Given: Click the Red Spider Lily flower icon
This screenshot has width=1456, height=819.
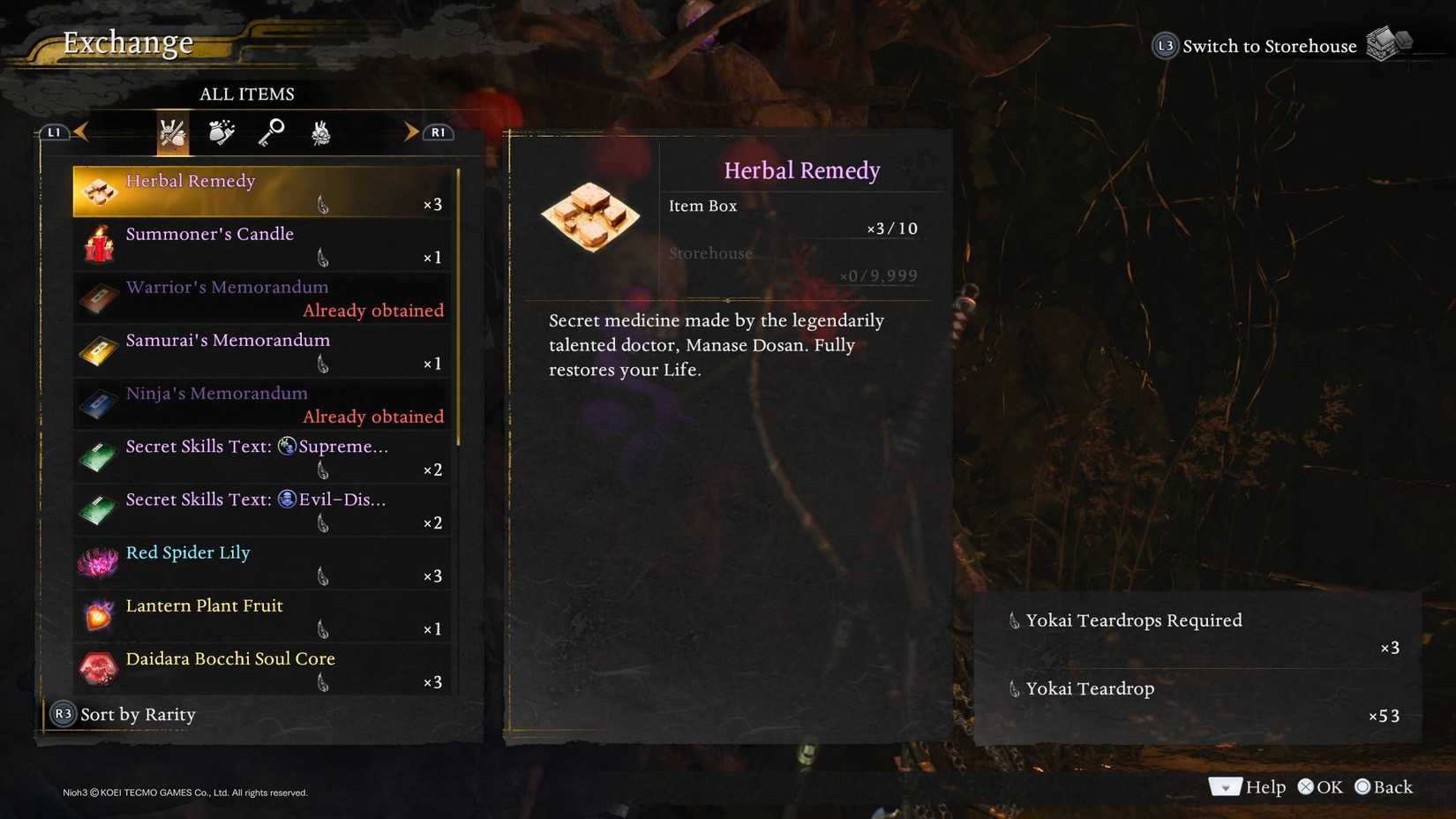Looking at the screenshot, I should [98, 562].
